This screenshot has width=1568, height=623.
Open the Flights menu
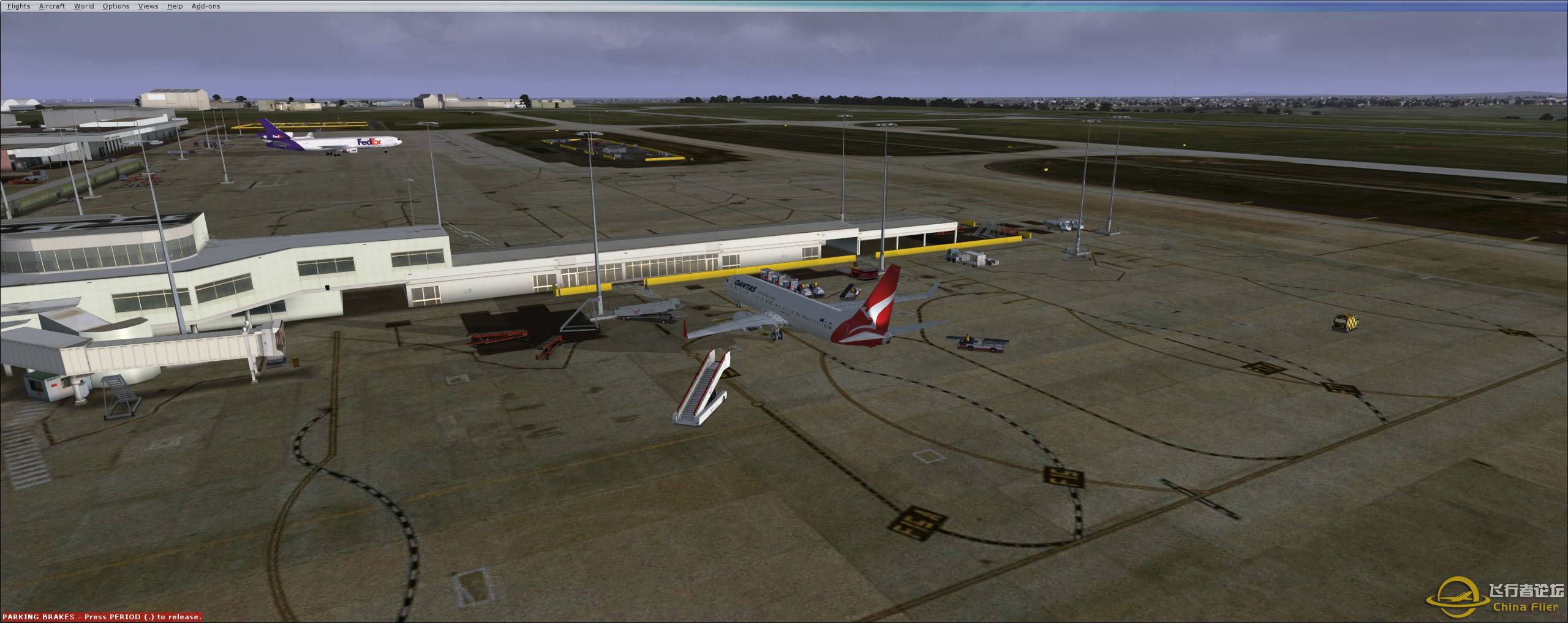(x=18, y=6)
